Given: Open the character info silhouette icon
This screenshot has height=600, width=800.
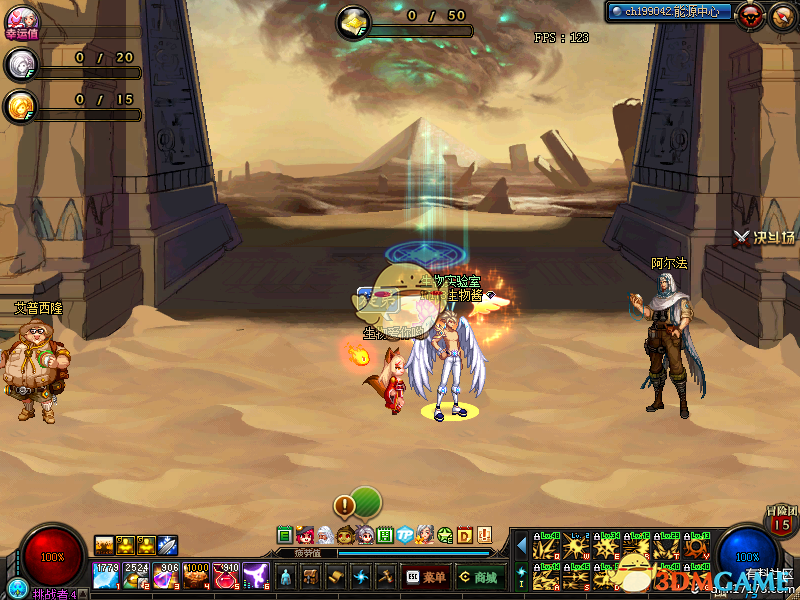Looking at the screenshot, I should point(286,576).
